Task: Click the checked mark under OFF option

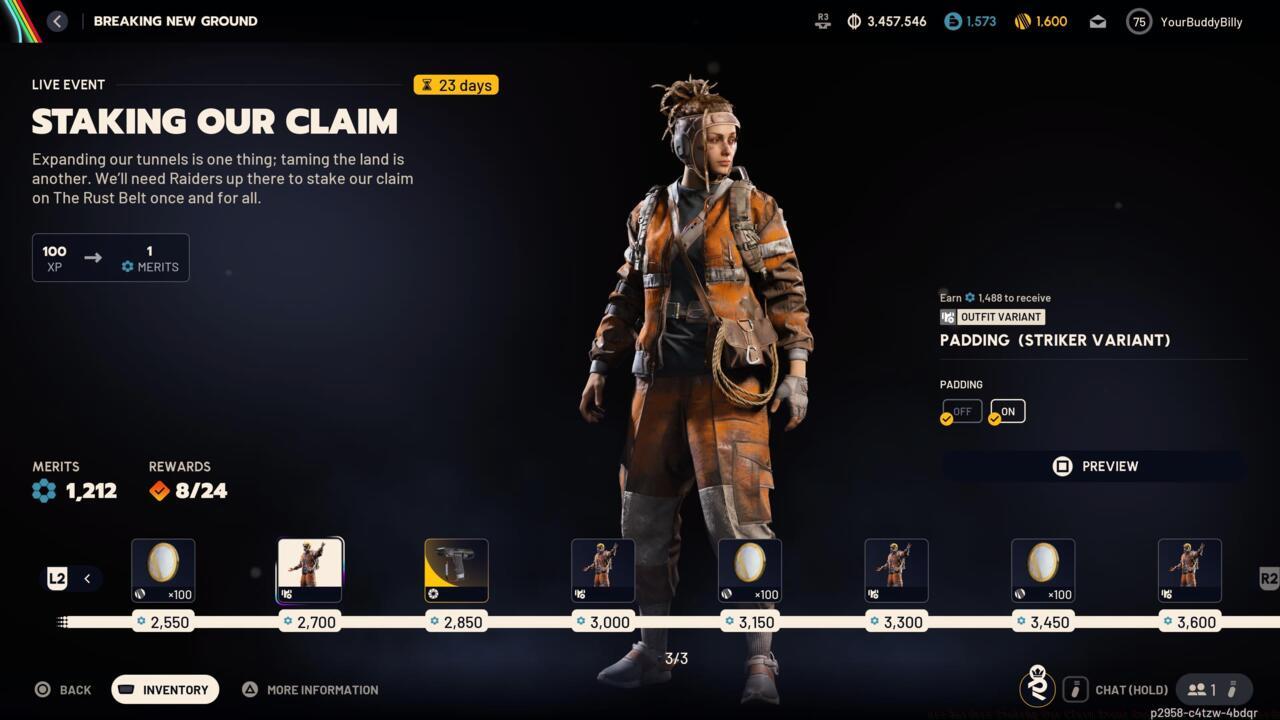Action: click(x=946, y=418)
